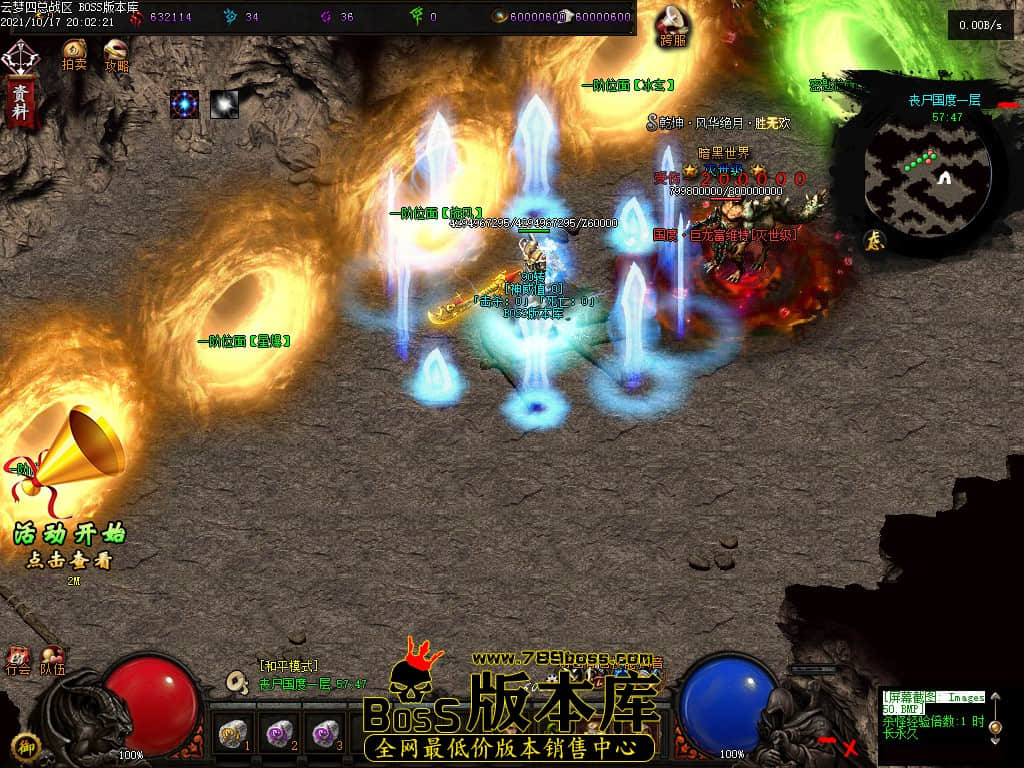Use the purple rune stone in slot 3
Screen dimensions: 1024x768
click(x=323, y=735)
